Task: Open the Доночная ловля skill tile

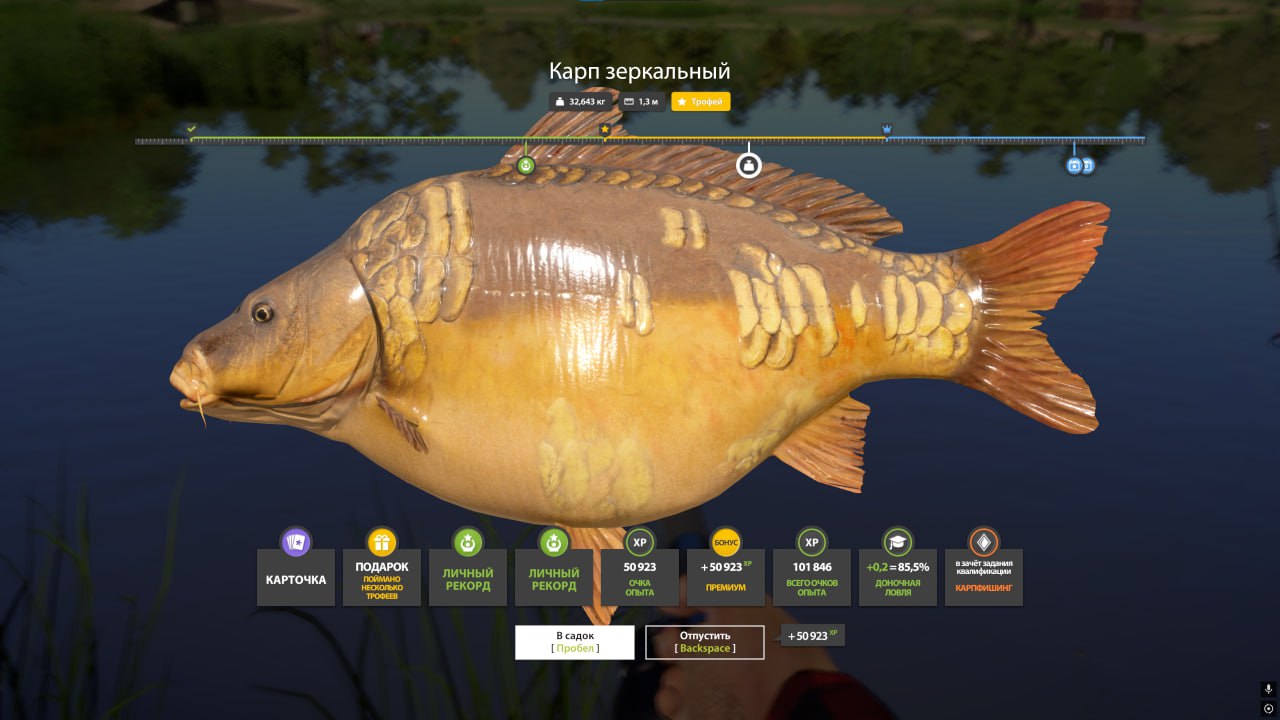Action: (898, 577)
